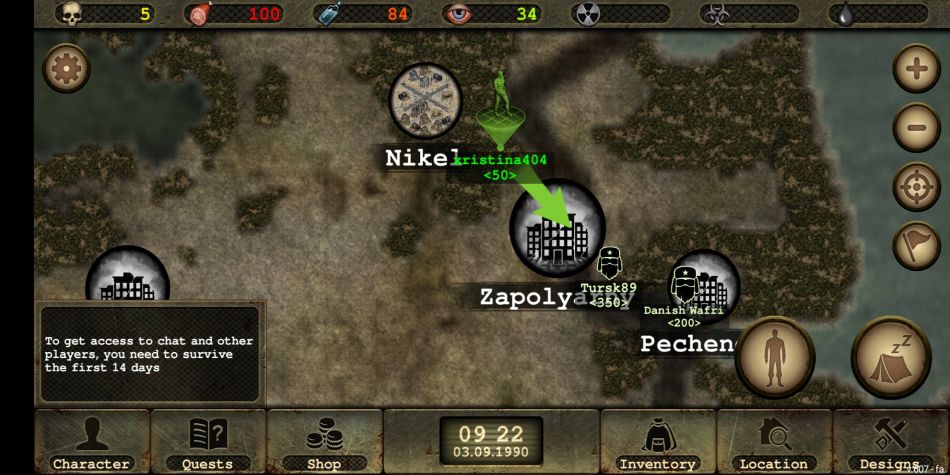
Task: Open the Location search menu
Action: (x=773, y=441)
